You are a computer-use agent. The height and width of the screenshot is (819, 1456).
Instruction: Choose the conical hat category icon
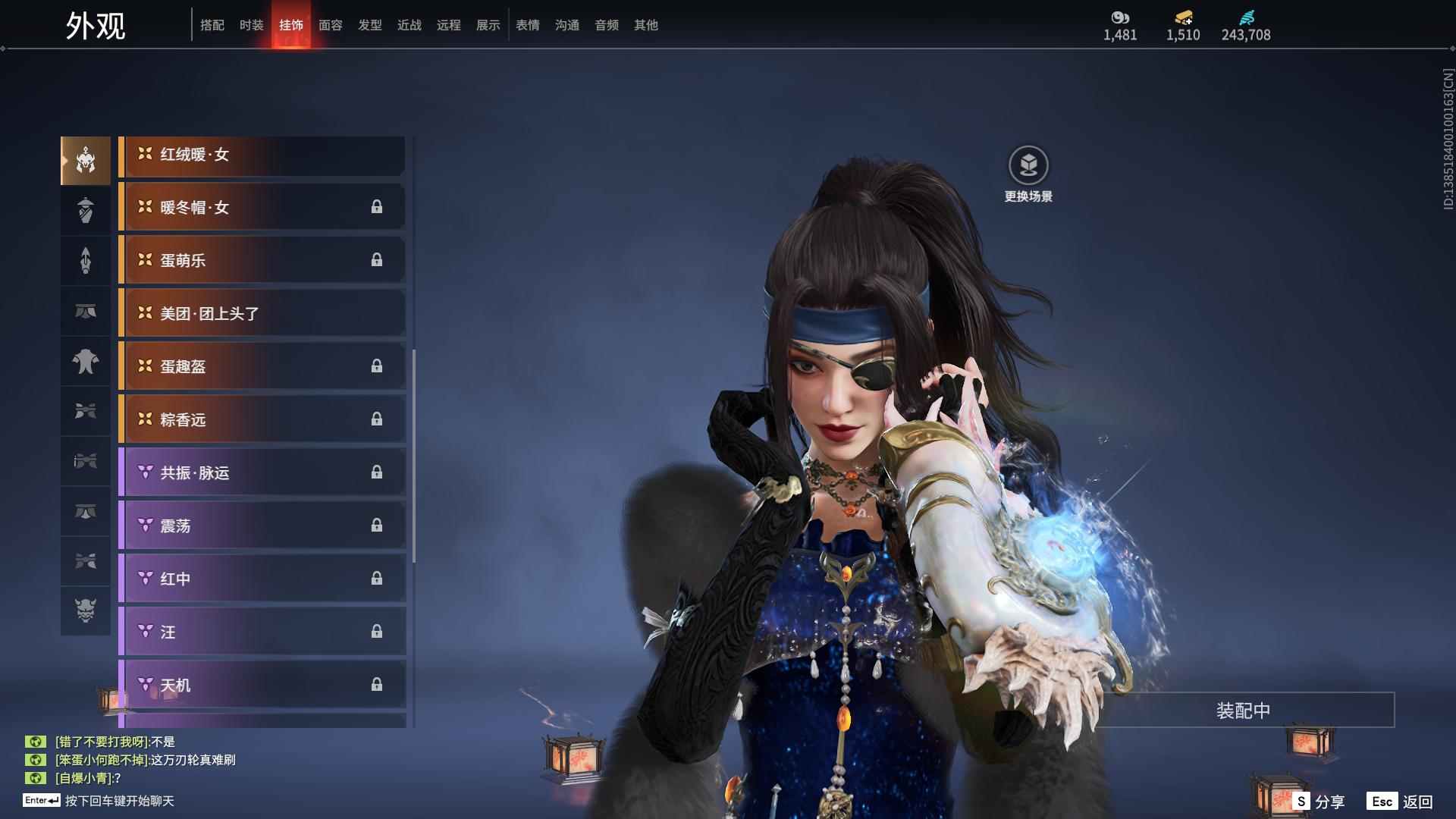[x=86, y=210]
